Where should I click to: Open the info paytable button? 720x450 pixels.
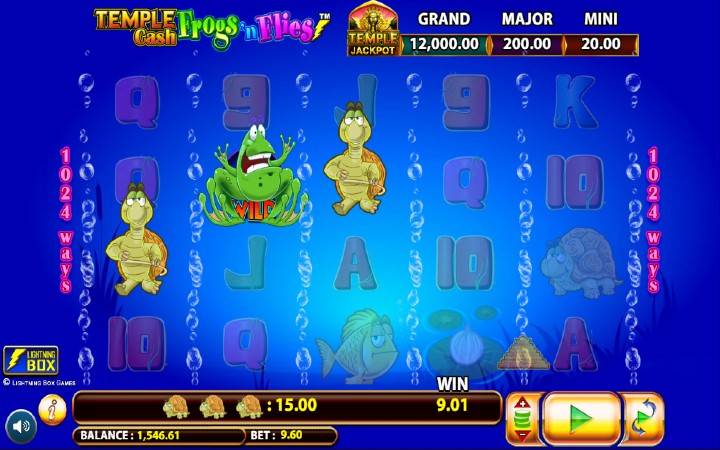52,407
